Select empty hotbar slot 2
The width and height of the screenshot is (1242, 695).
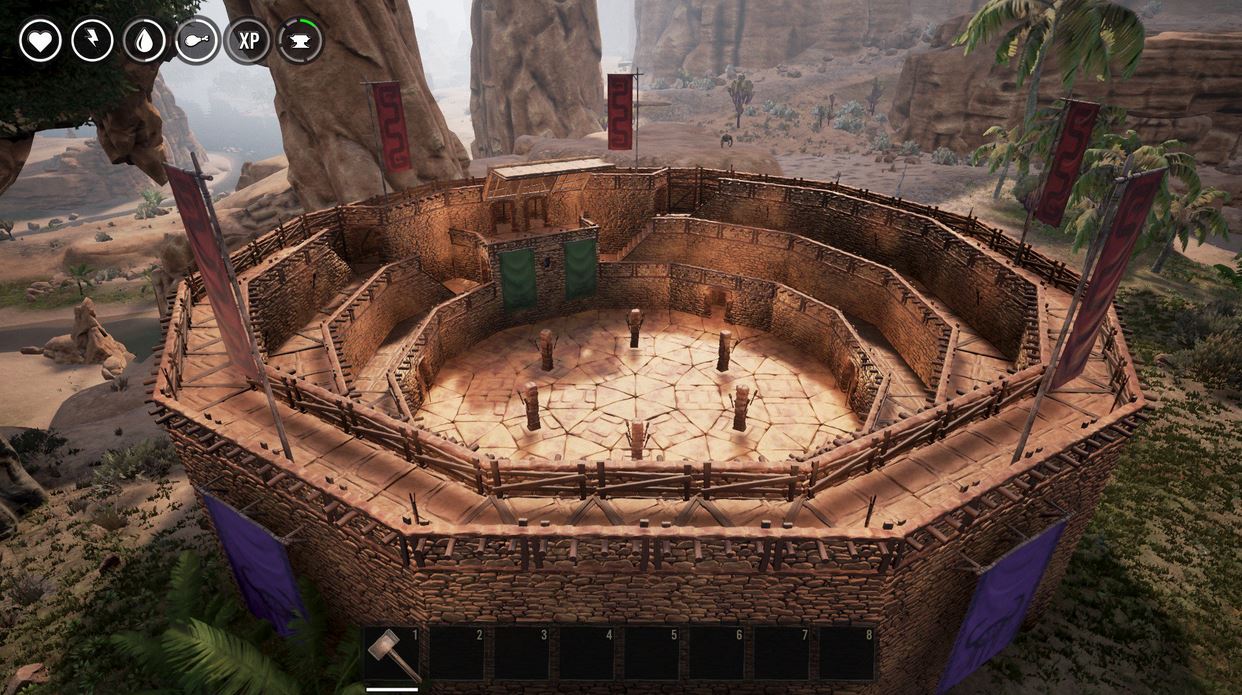pyautogui.click(x=456, y=654)
